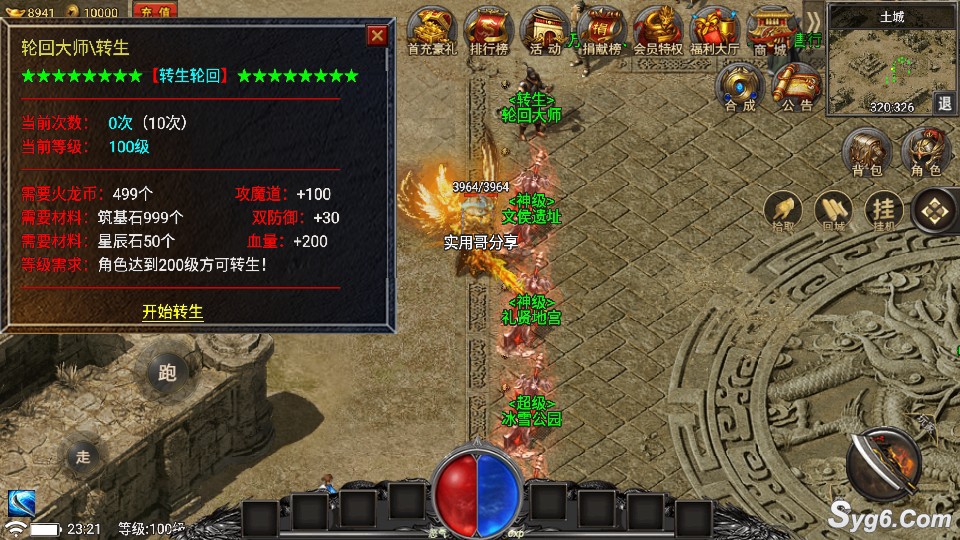Open the 合成 synthesis menu
Screen dimensions: 960x540
pos(741,86)
